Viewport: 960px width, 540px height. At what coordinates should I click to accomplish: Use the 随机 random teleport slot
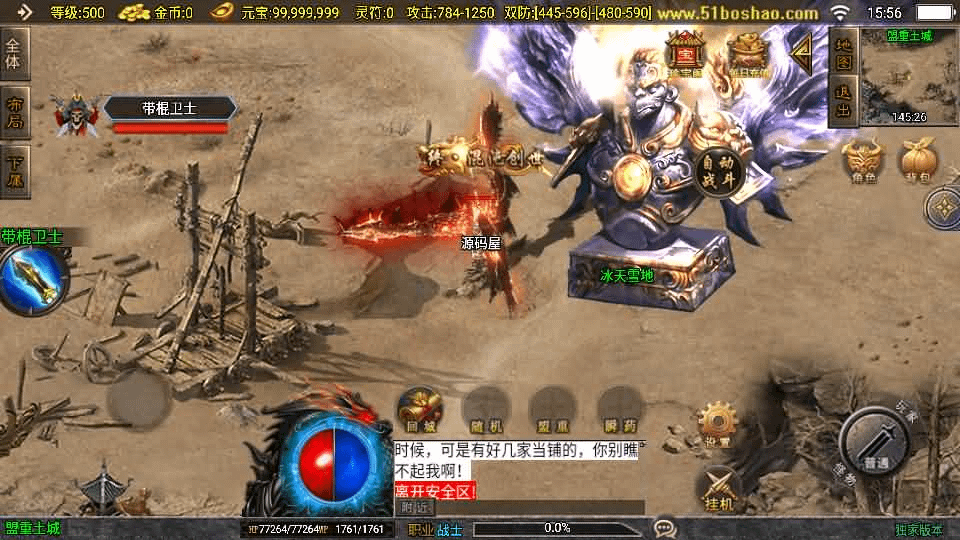(487, 410)
